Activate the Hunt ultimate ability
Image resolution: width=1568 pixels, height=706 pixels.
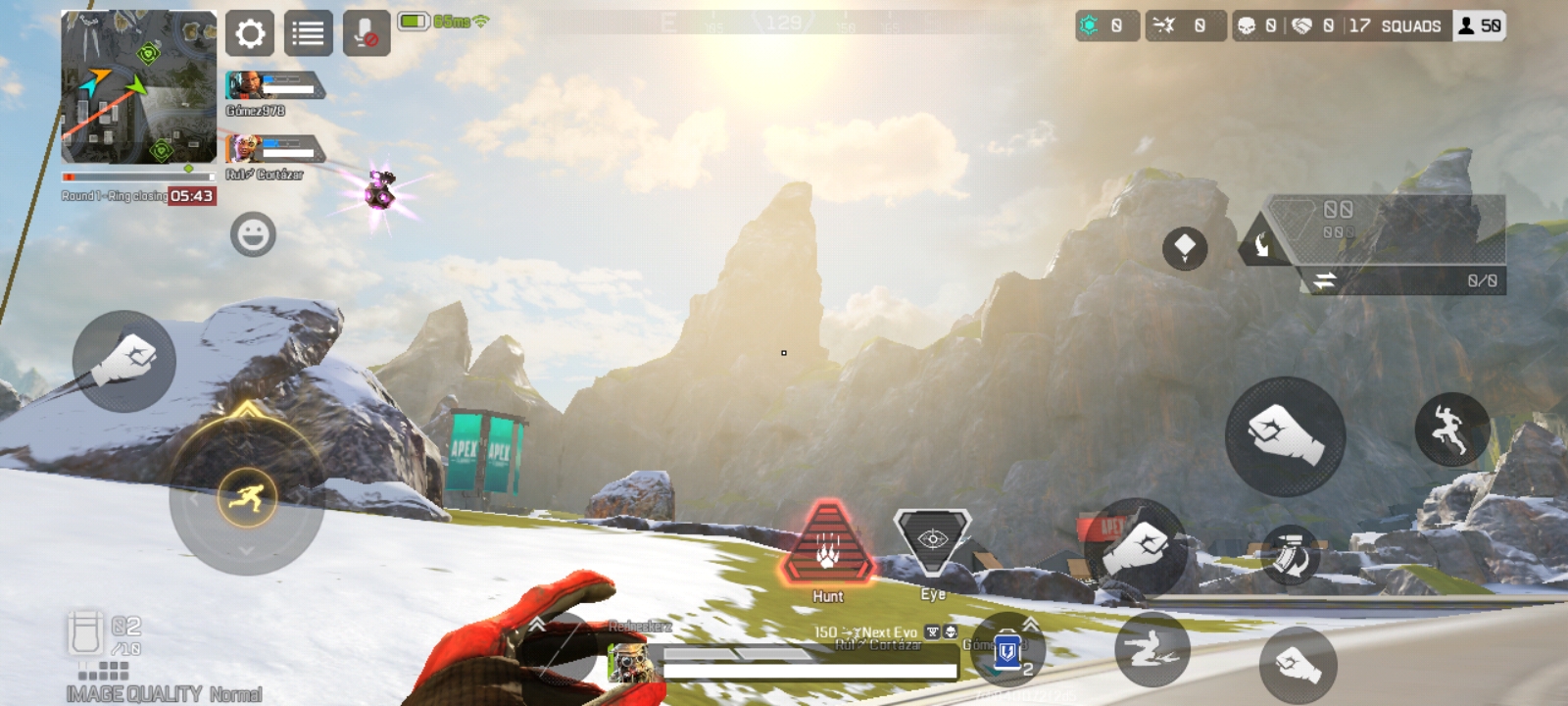pos(828,545)
